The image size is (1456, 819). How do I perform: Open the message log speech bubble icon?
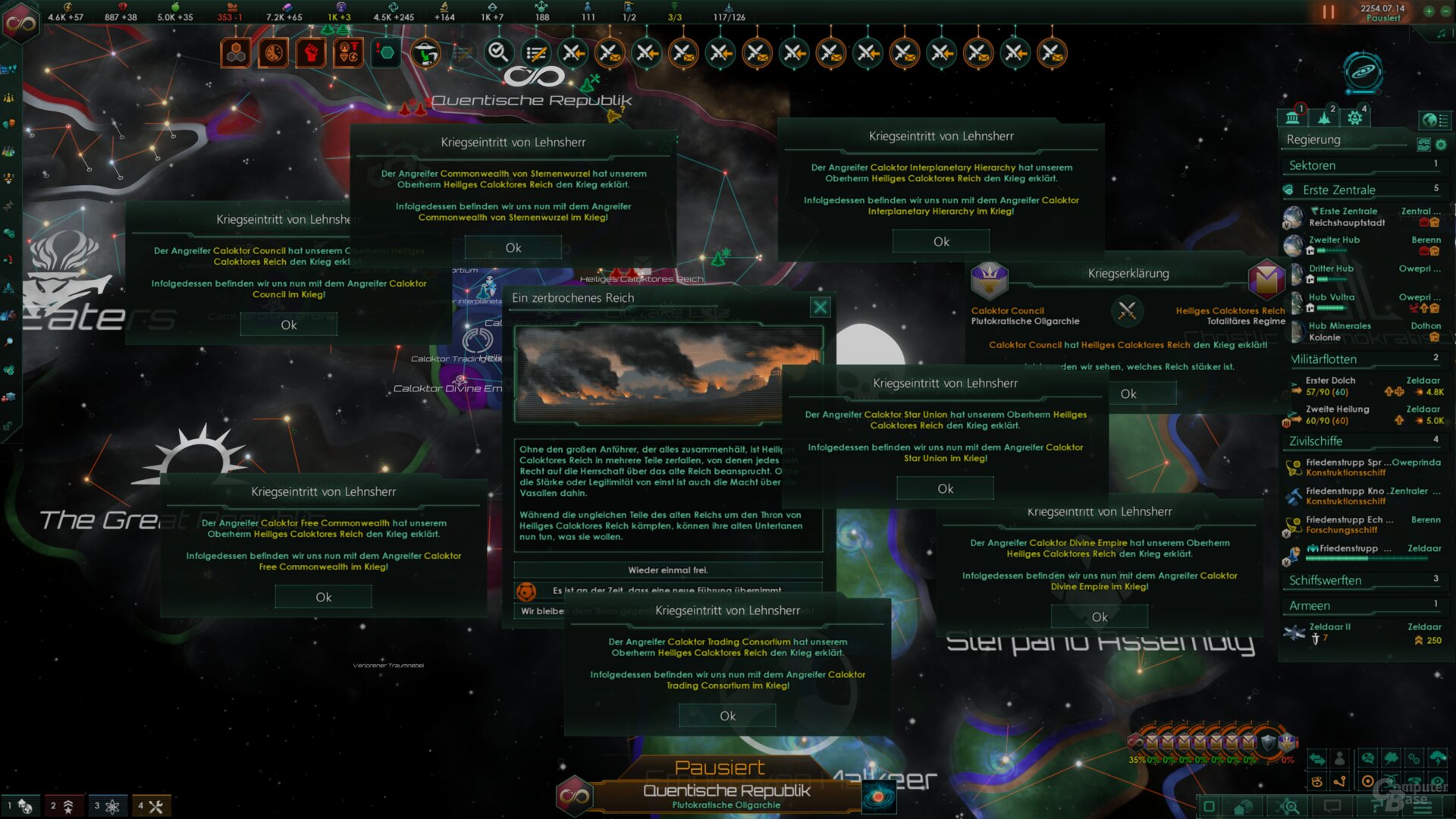(x=1332, y=806)
